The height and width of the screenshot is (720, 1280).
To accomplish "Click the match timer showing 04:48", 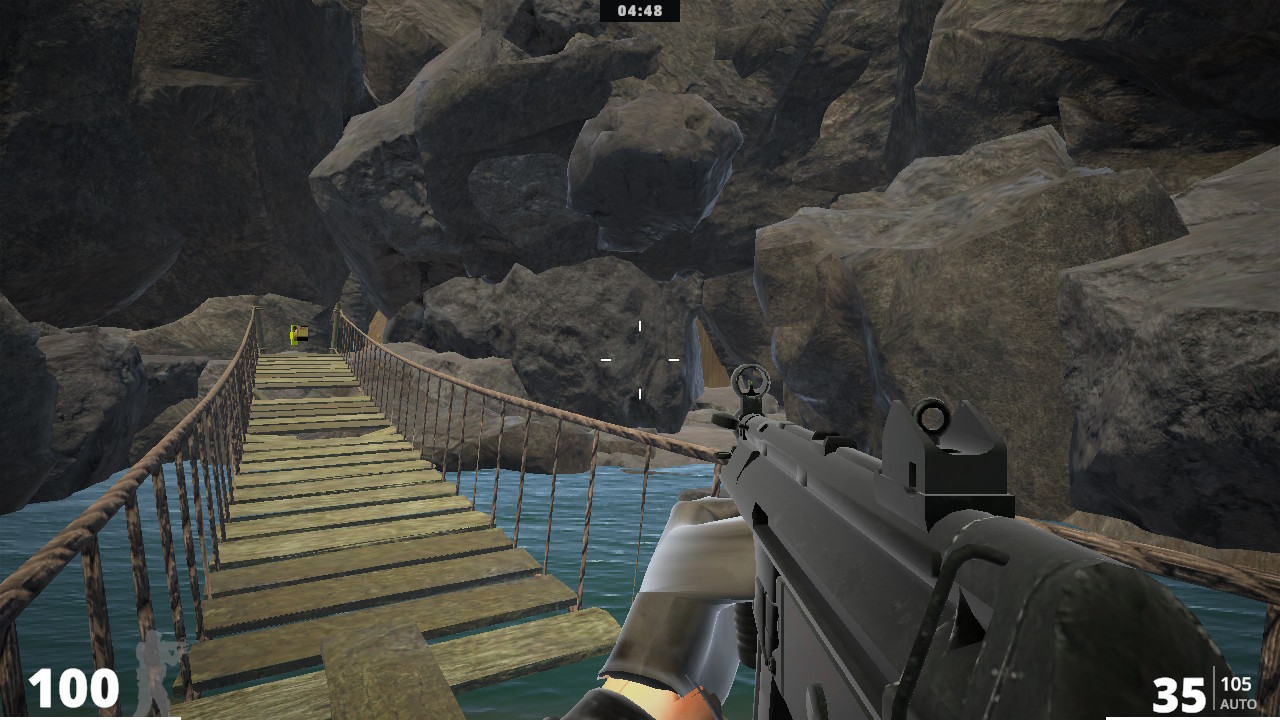I will (640, 12).
